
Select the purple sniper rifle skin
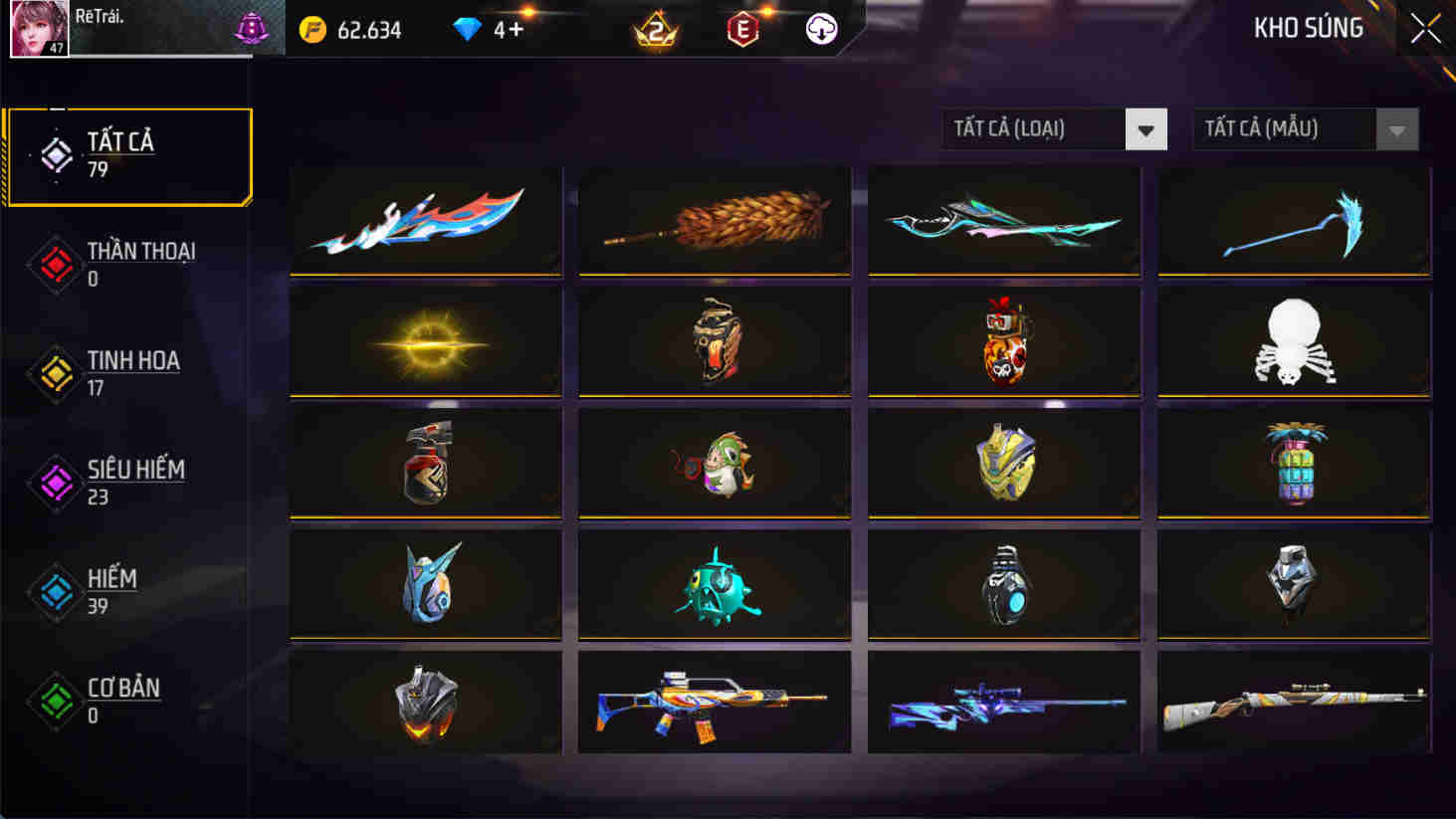1002,702
